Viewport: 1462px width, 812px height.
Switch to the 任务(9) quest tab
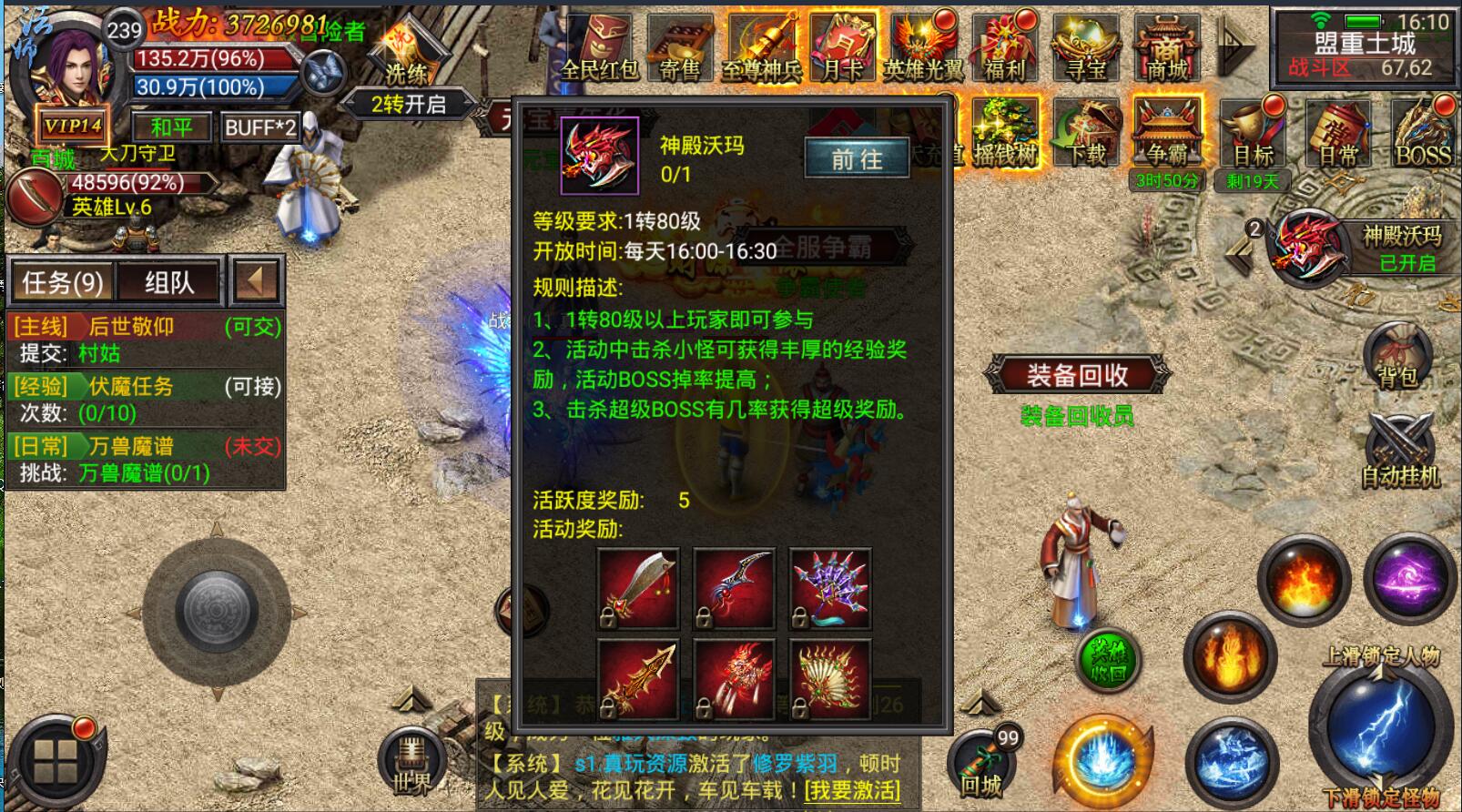click(62, 282)
